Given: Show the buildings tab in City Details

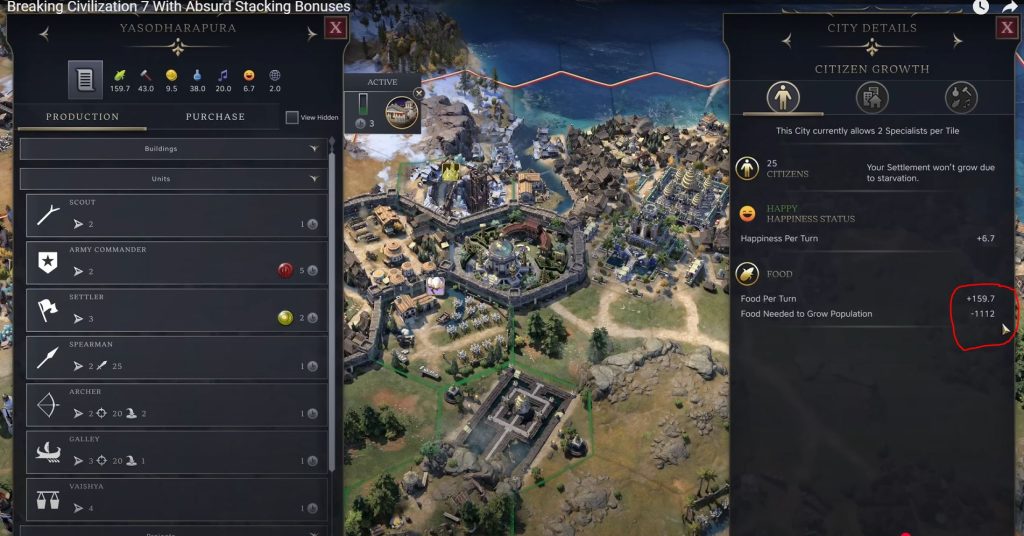Looking at the screenshot, I should pos(872,97).
